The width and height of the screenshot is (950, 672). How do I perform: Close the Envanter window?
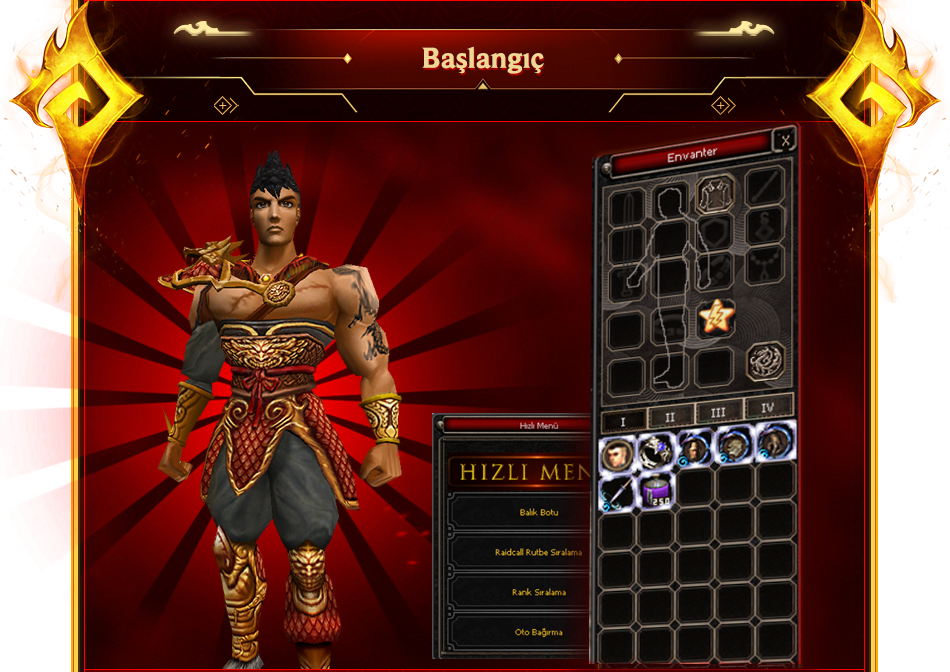click(x=786, y=141)
